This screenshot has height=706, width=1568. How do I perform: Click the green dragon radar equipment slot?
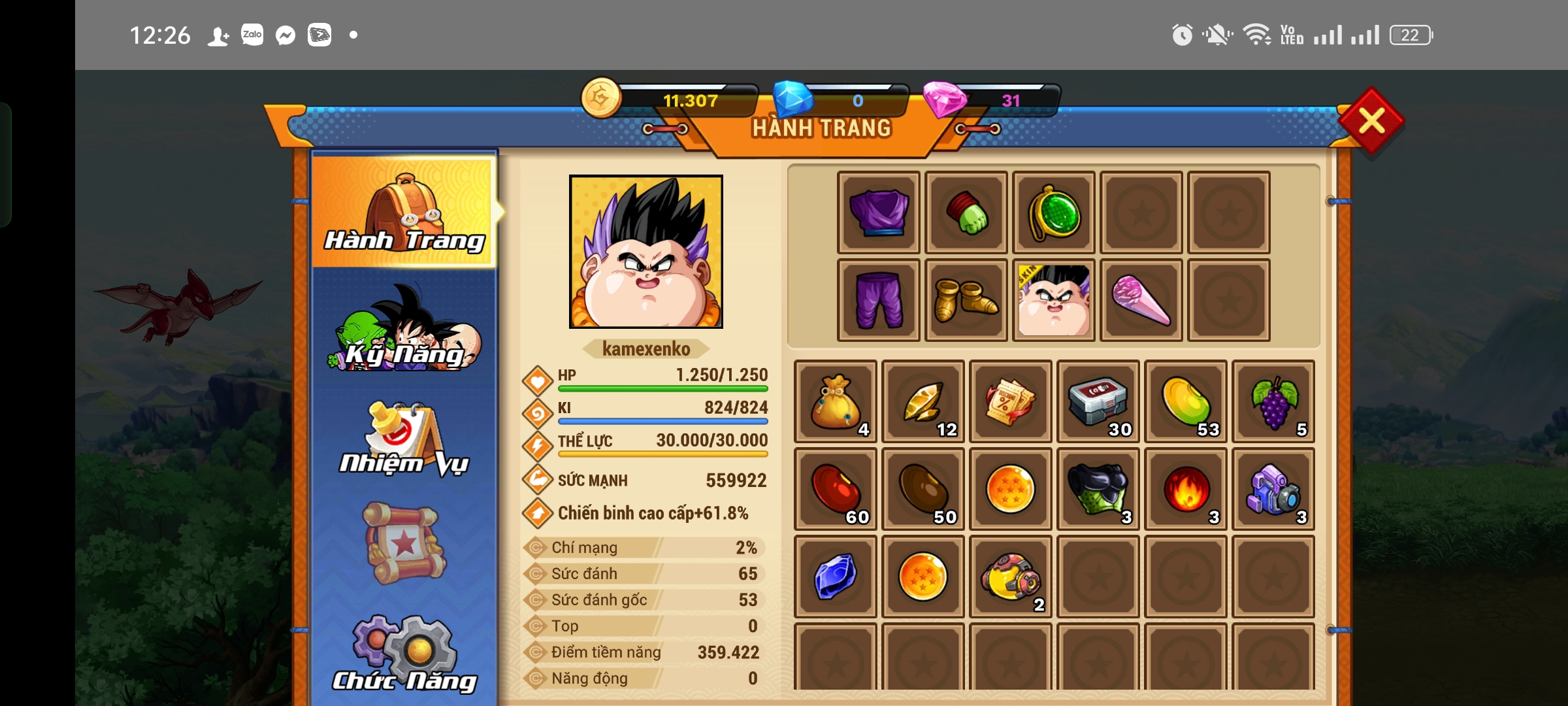pyautogui.click(x=1054, y=212)
